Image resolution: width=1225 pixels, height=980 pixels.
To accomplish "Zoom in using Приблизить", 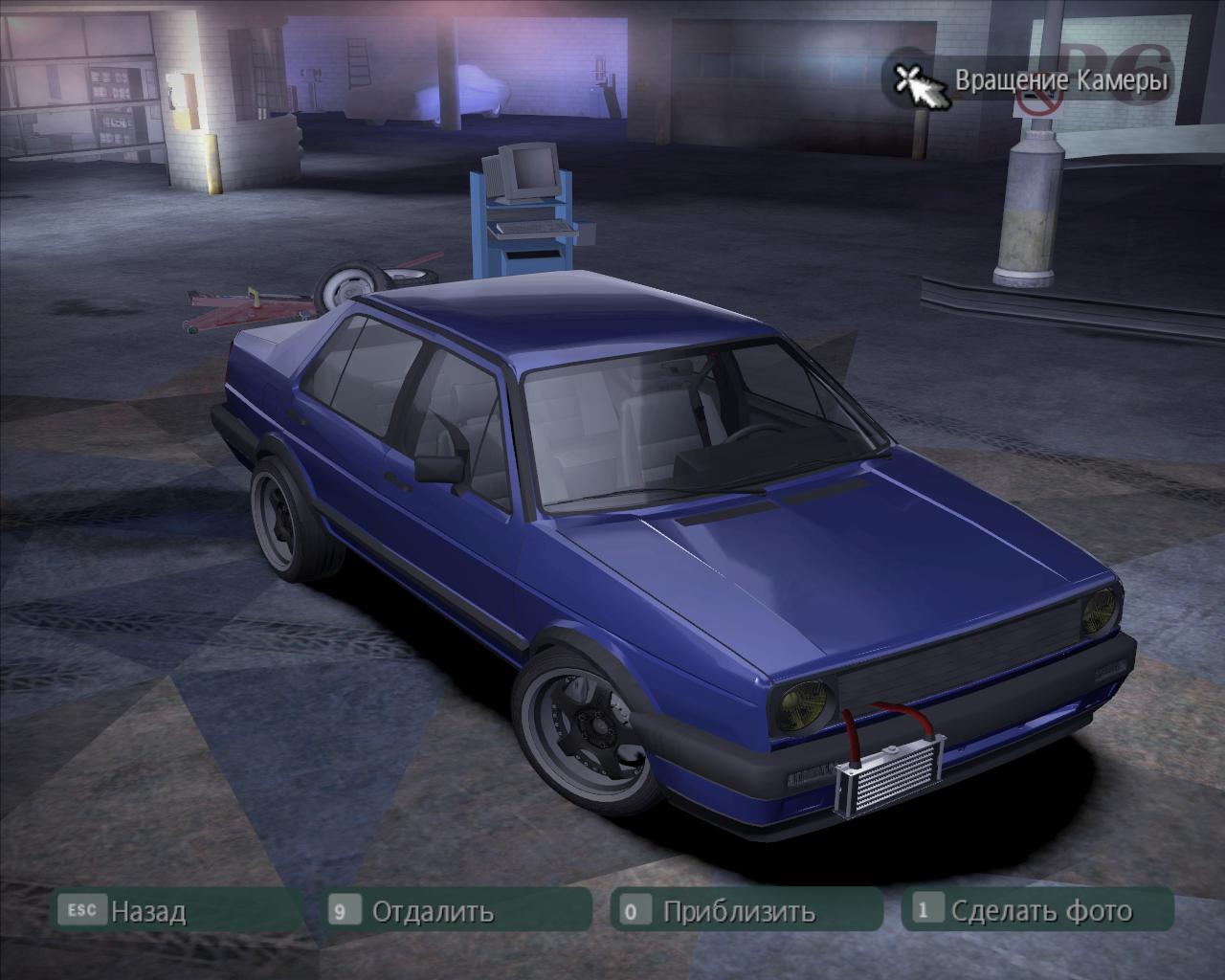I will (738, 910).
